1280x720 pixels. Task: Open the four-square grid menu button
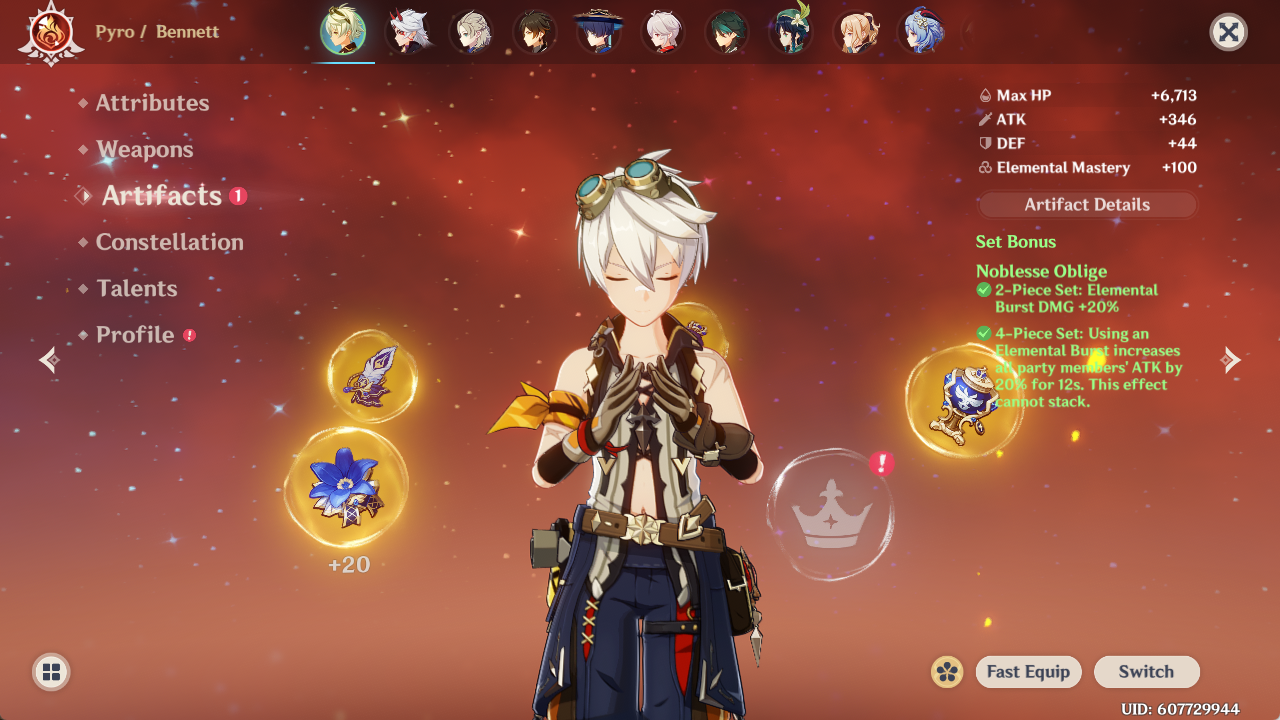coord(51,672)
